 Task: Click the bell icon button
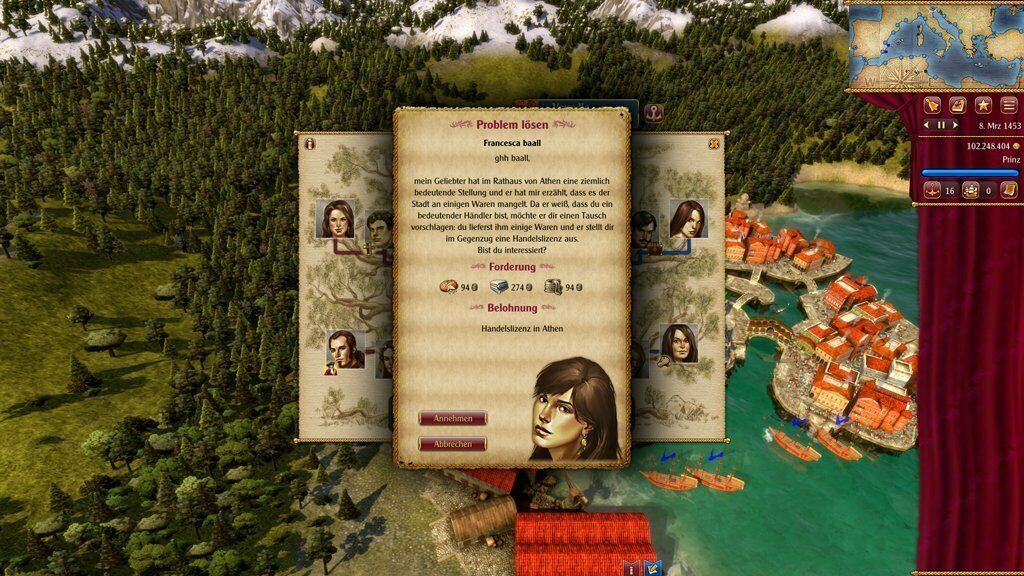point(931,104)
